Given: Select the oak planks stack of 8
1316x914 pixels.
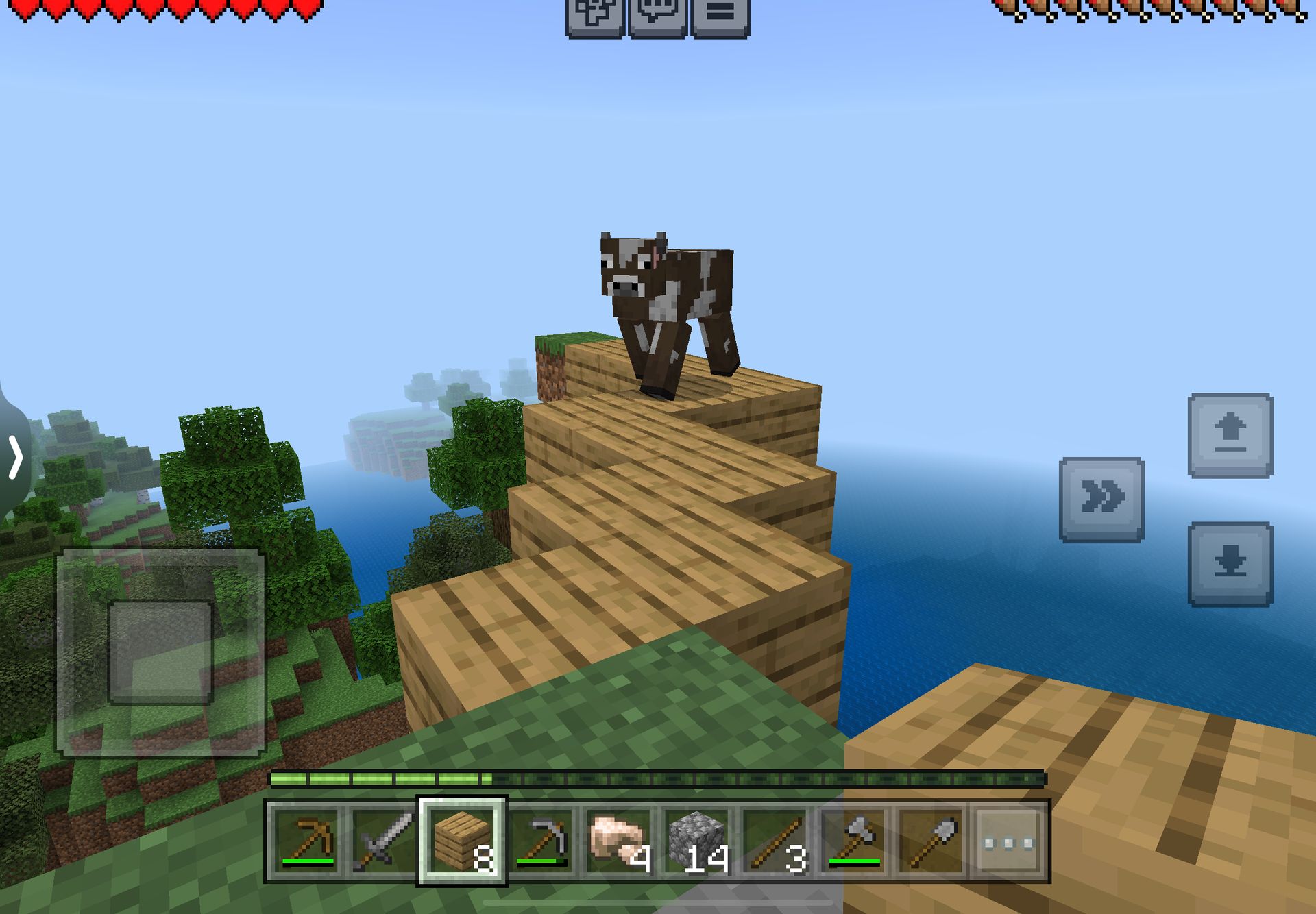Looking at the screenshot, I should (463, 841).
